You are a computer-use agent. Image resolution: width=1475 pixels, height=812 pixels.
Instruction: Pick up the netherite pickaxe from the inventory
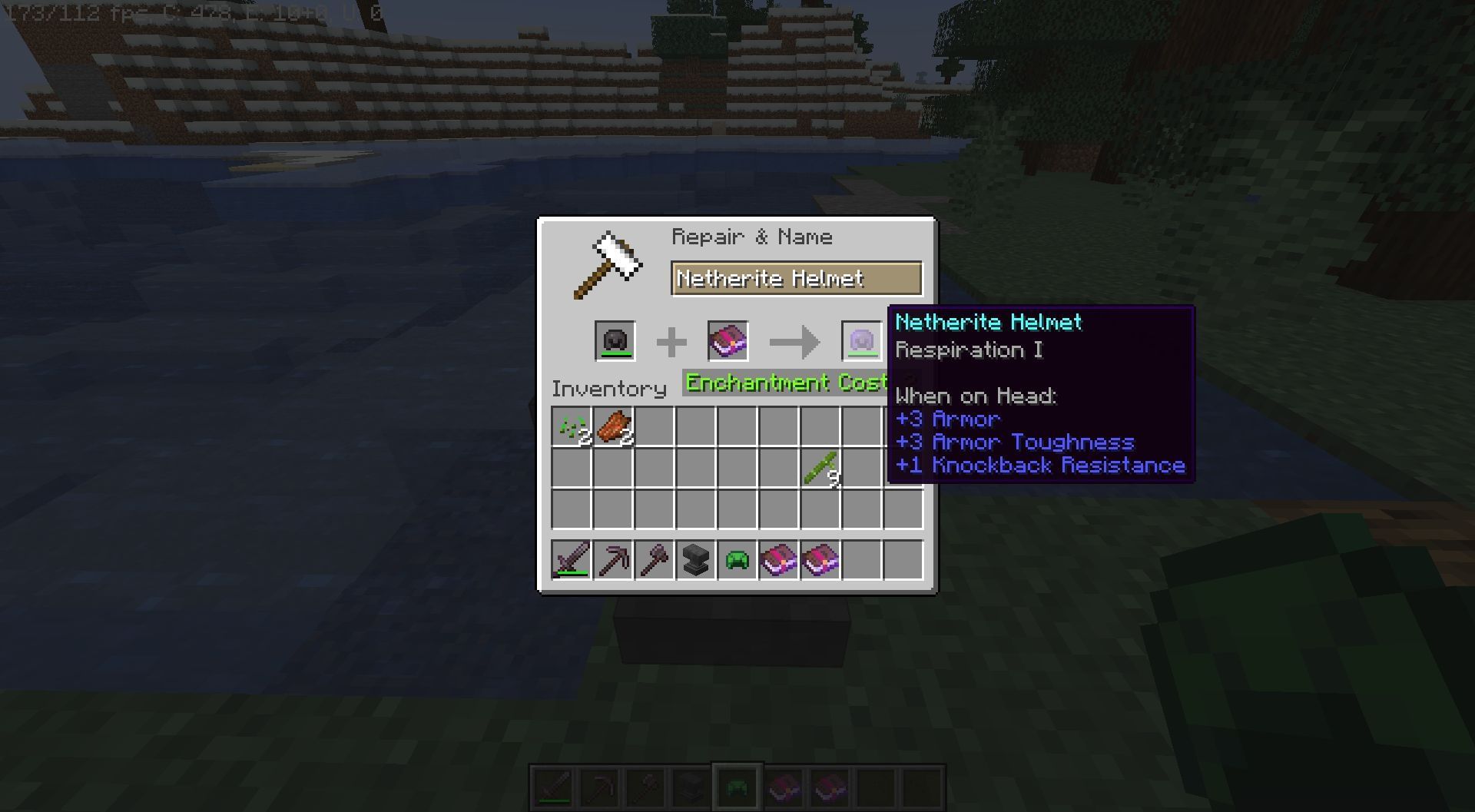pyautogui.click(x=613, y=560)
